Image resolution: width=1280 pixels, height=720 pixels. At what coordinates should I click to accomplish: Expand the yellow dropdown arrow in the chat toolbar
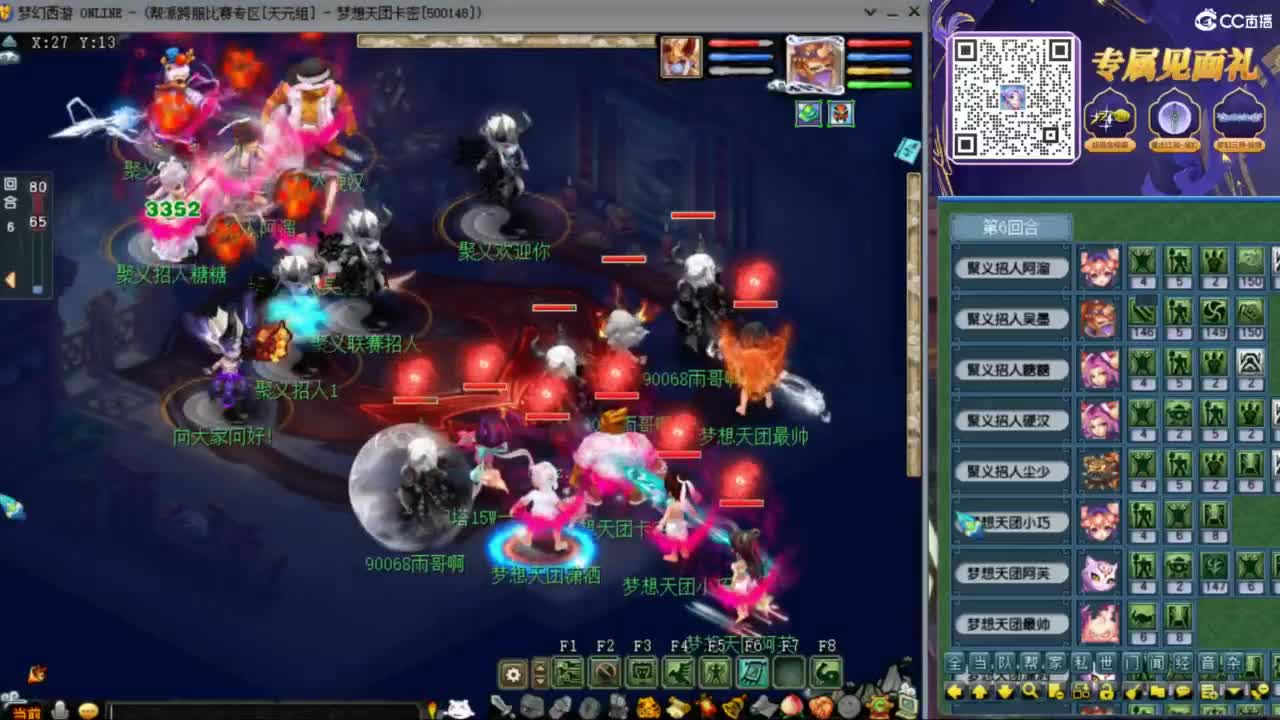coord(1233,691)
